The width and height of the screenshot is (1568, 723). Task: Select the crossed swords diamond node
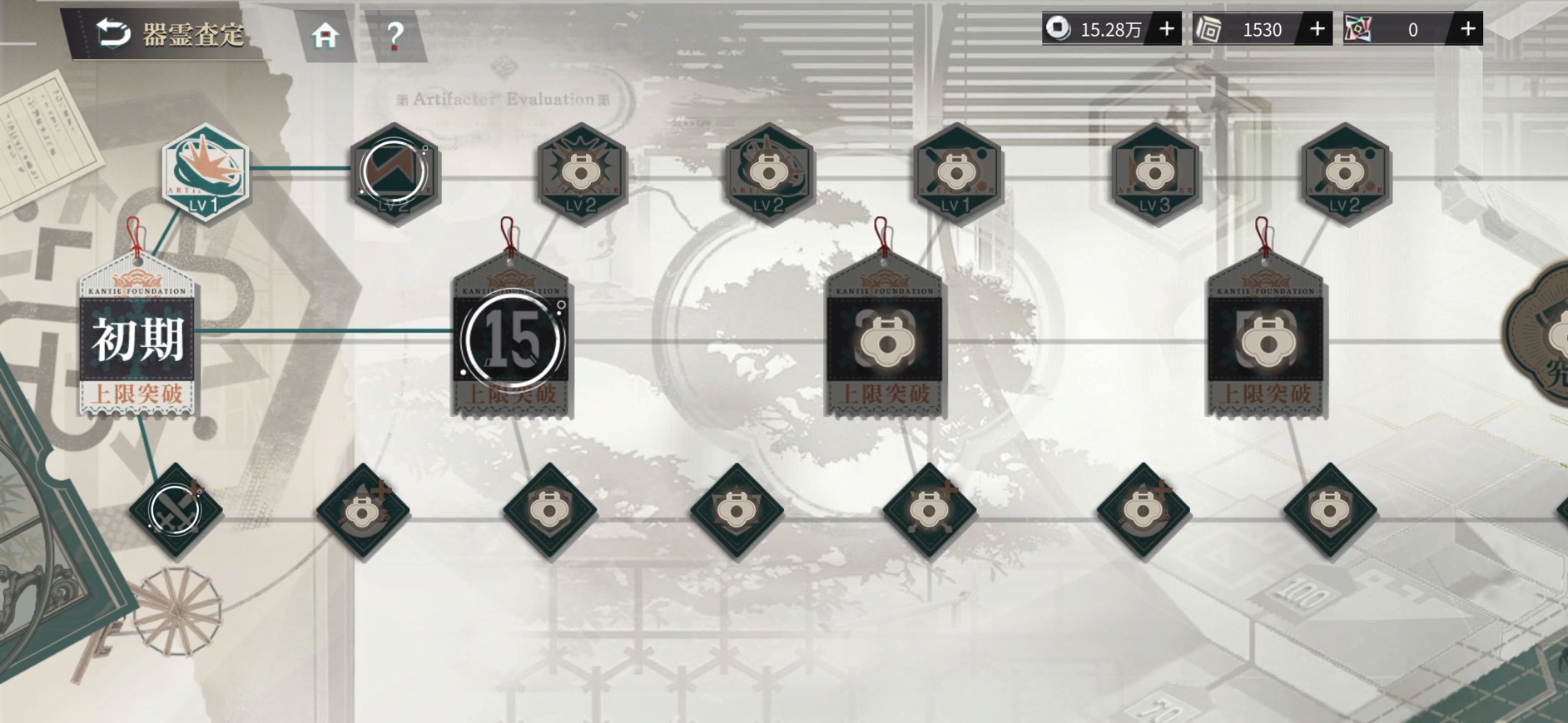click(x=176, y=510)
